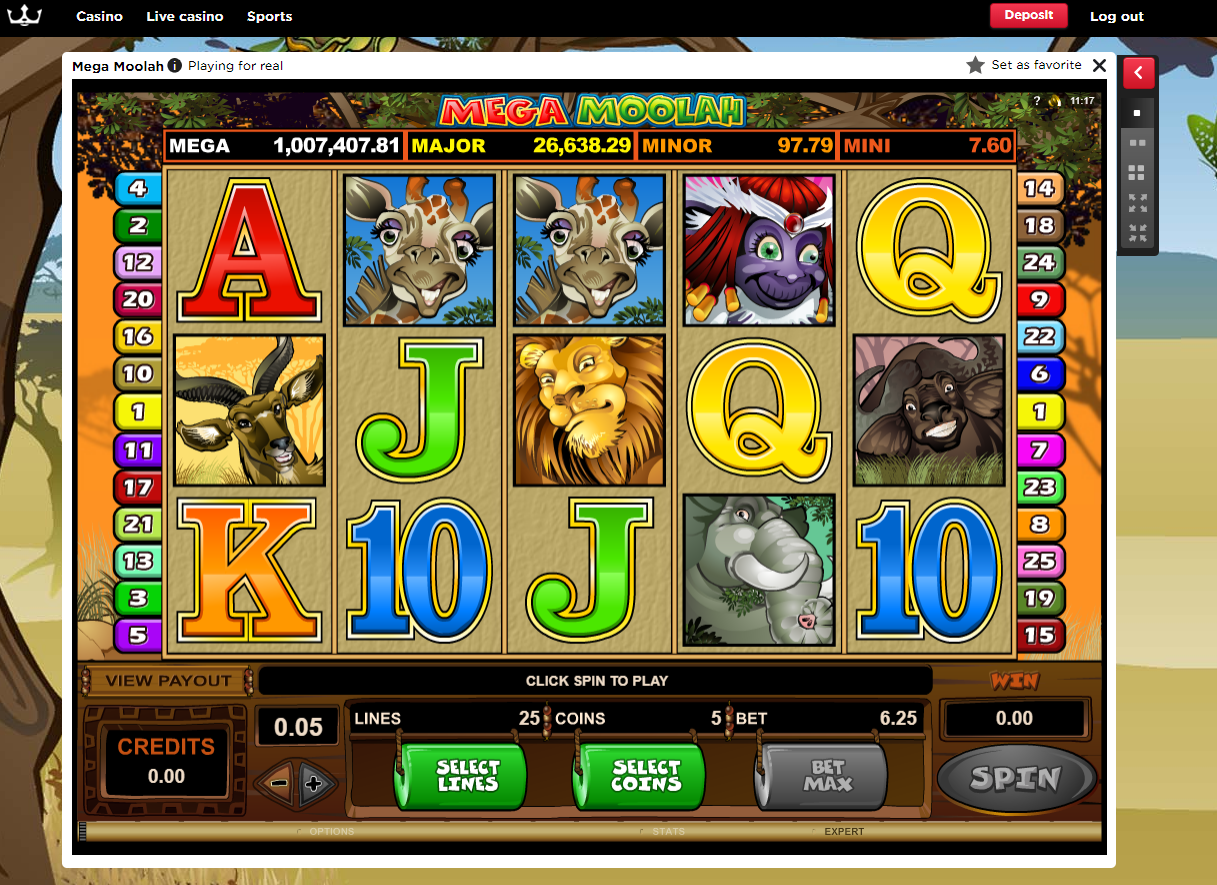Open the Deposit page

click(1028, 16)
